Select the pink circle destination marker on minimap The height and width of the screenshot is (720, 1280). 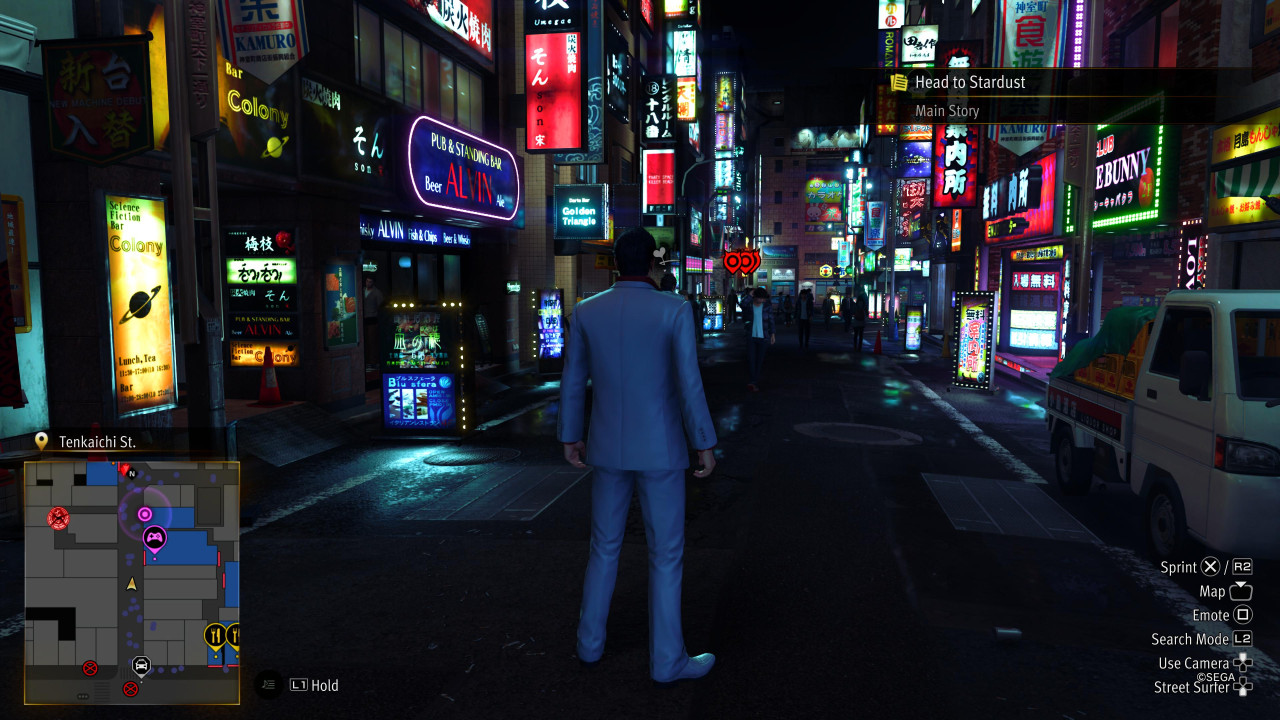point(145,514)
